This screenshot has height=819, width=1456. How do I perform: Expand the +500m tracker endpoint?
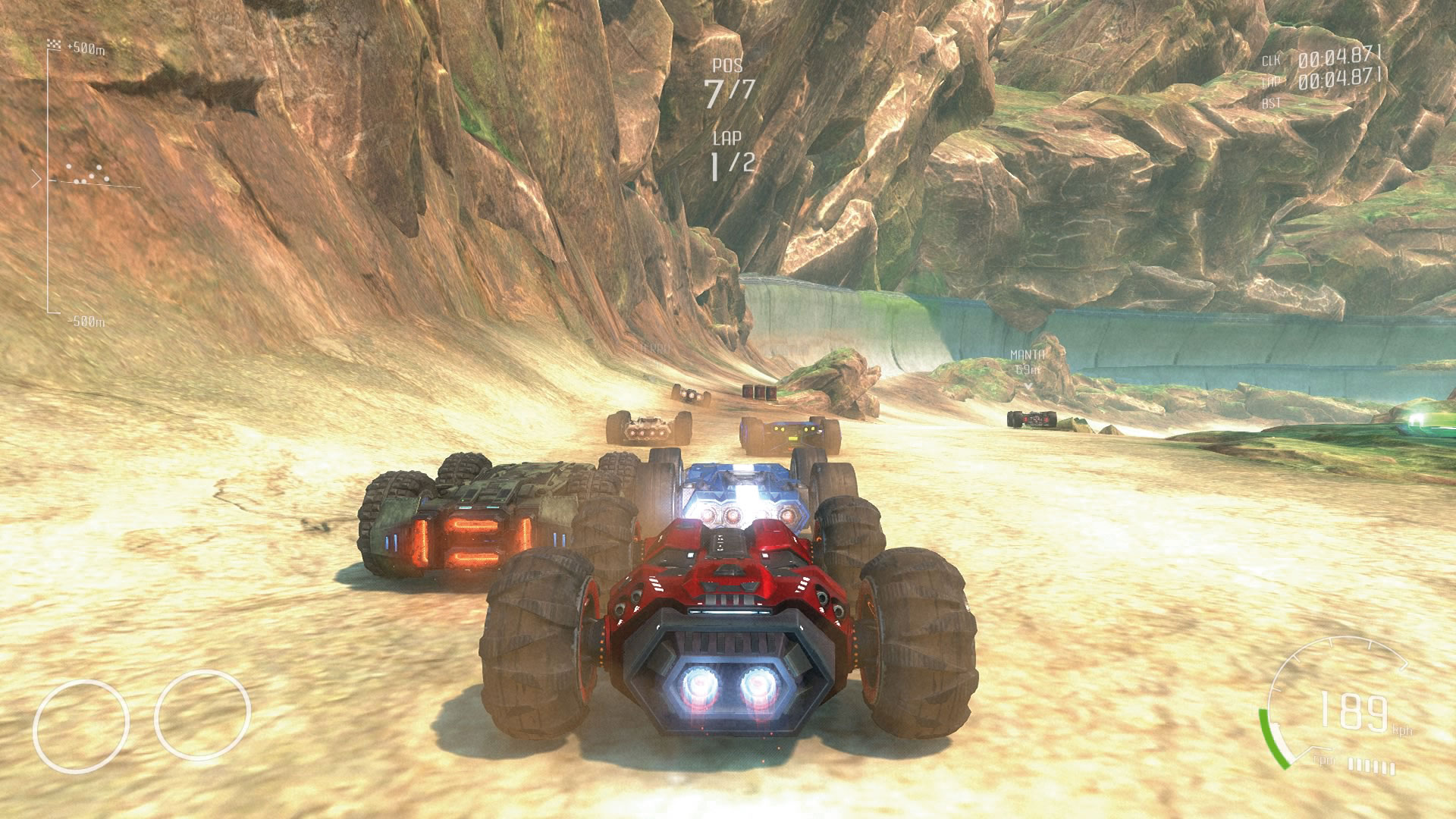pos(85,46)
